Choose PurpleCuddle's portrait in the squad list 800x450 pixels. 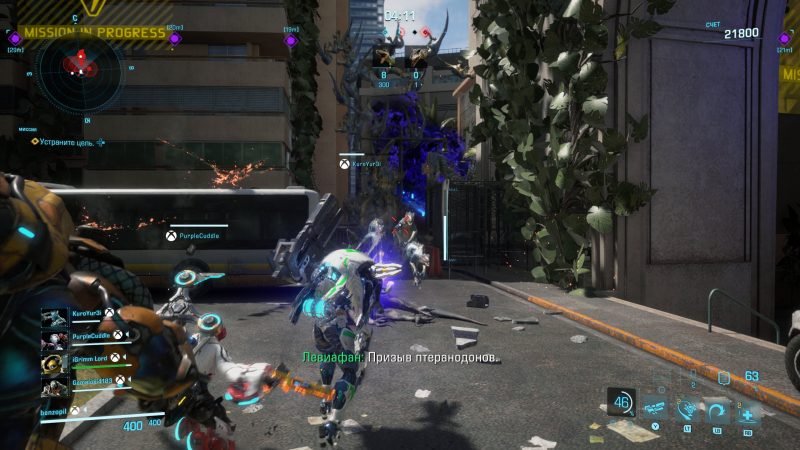pyautogui.click(x=54, y=339)
